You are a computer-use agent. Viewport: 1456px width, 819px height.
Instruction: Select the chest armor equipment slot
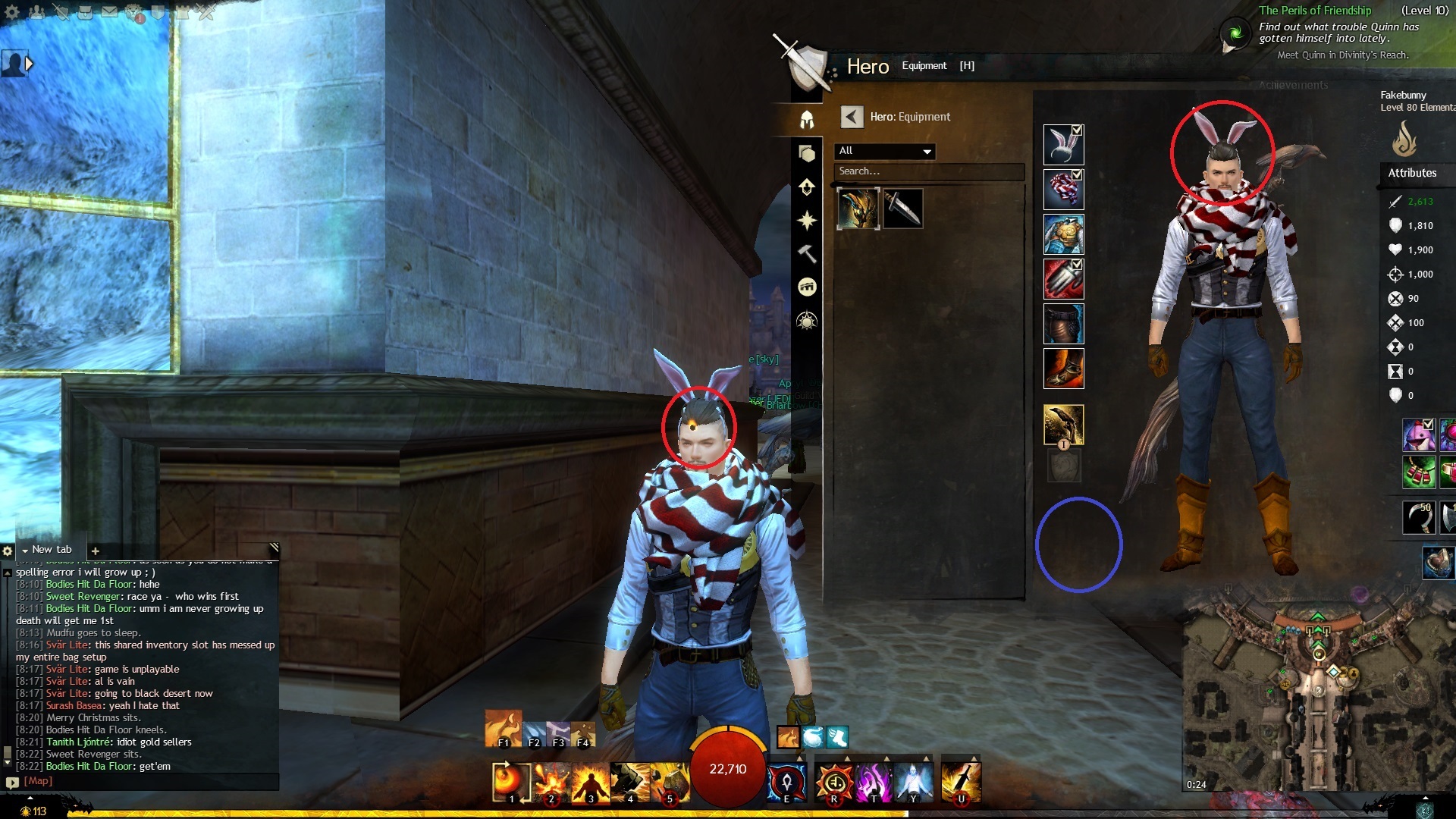(1063, 234)
